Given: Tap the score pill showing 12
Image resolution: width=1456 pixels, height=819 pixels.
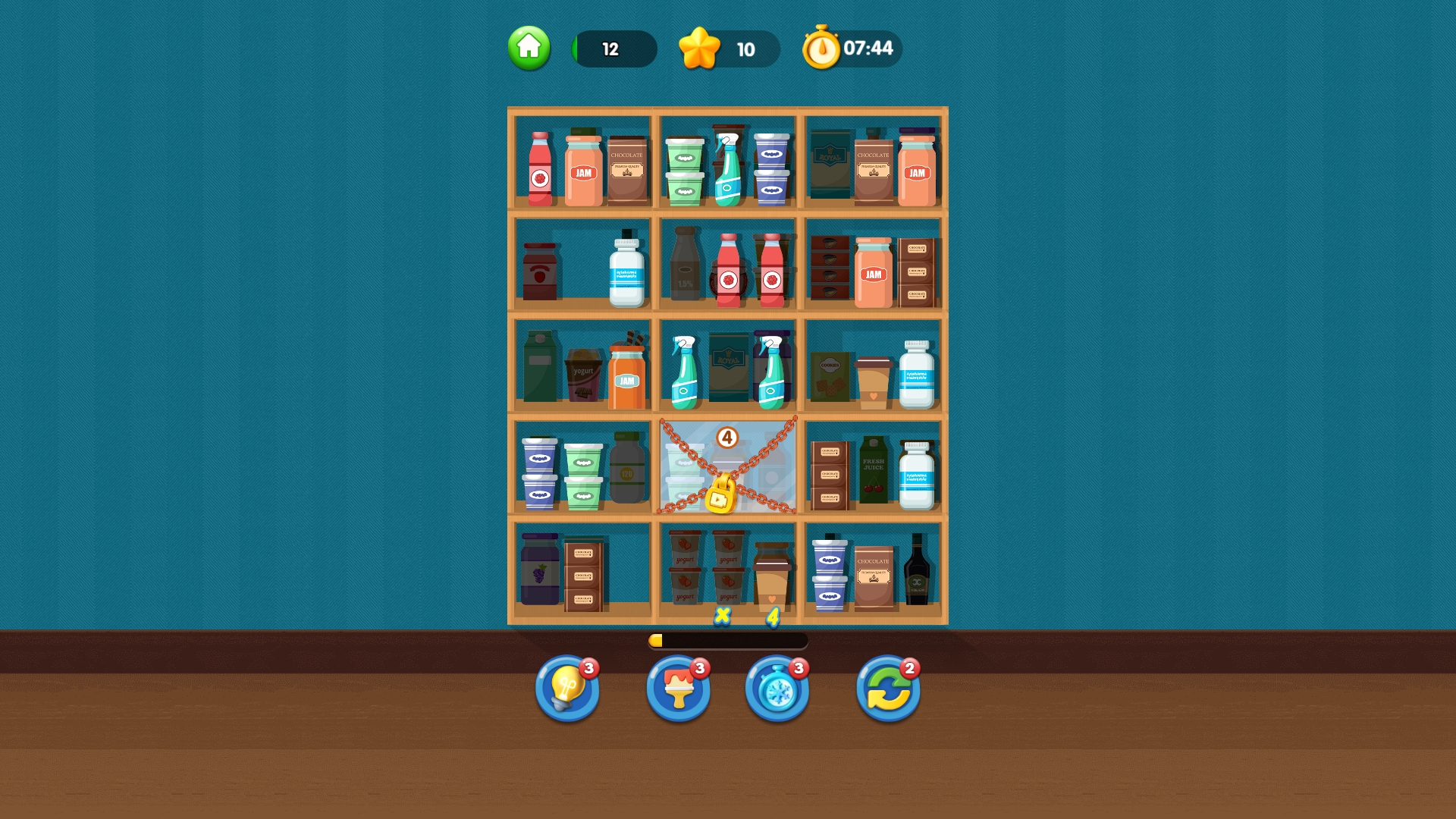Looking at the screenshot, I should pos(614,49).
